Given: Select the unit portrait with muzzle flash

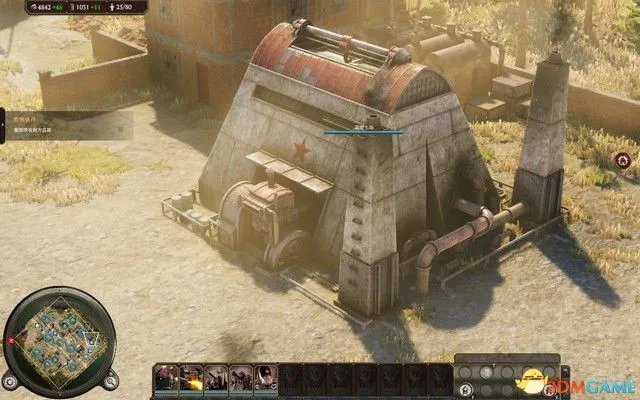Looking at the screenshot, I should pos(190,378).
